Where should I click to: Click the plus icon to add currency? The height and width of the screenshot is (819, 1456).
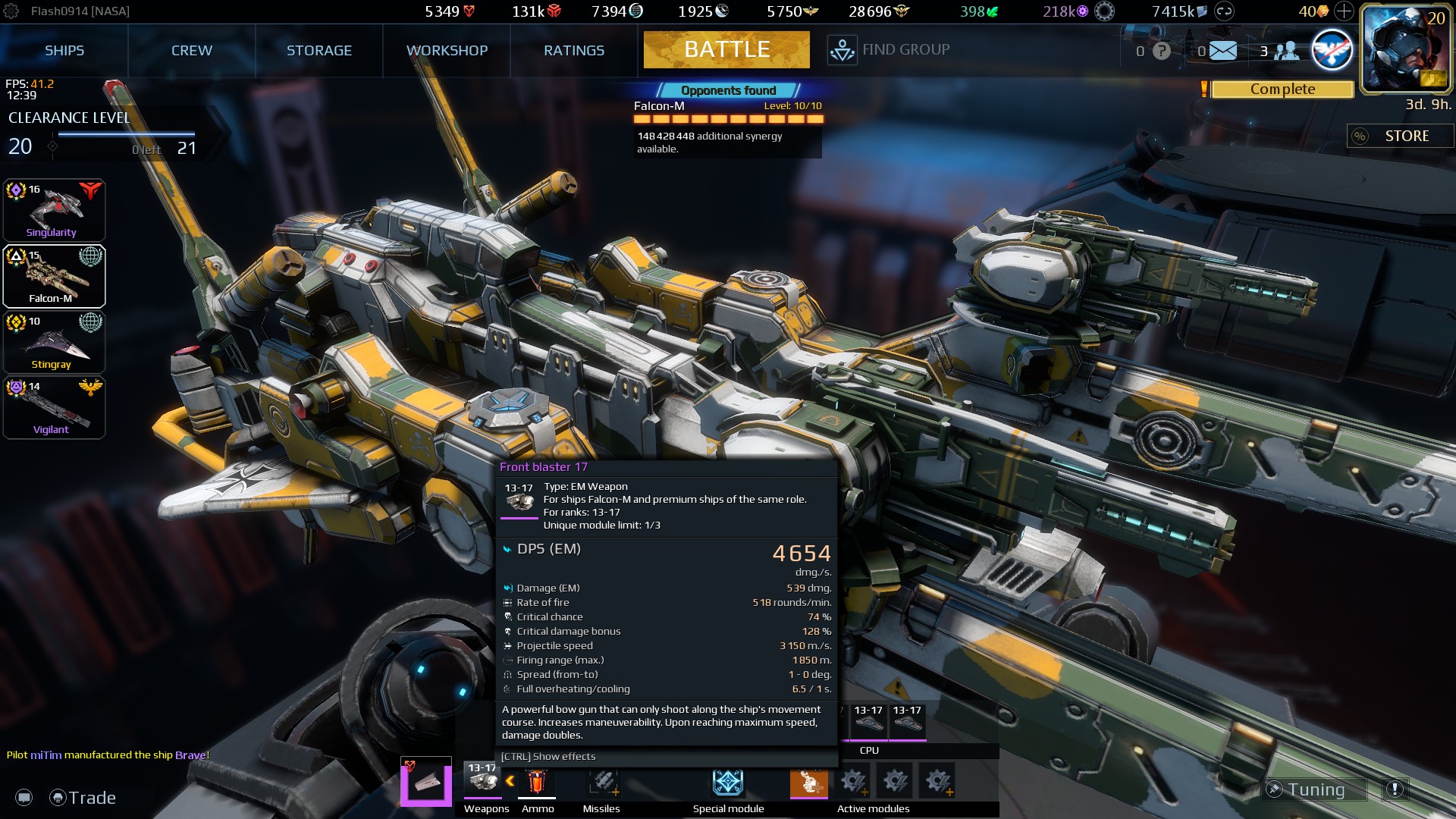[1344, 11]
